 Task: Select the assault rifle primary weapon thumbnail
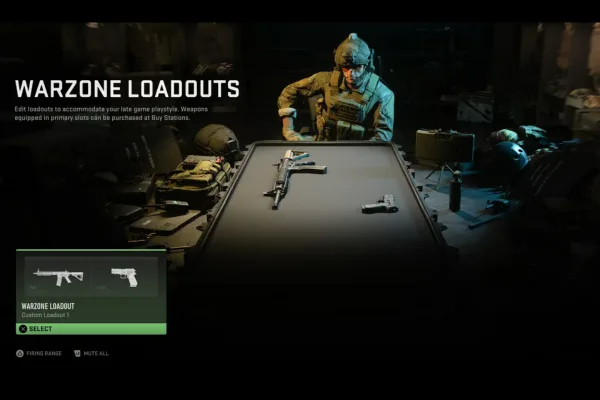[58, 277]
